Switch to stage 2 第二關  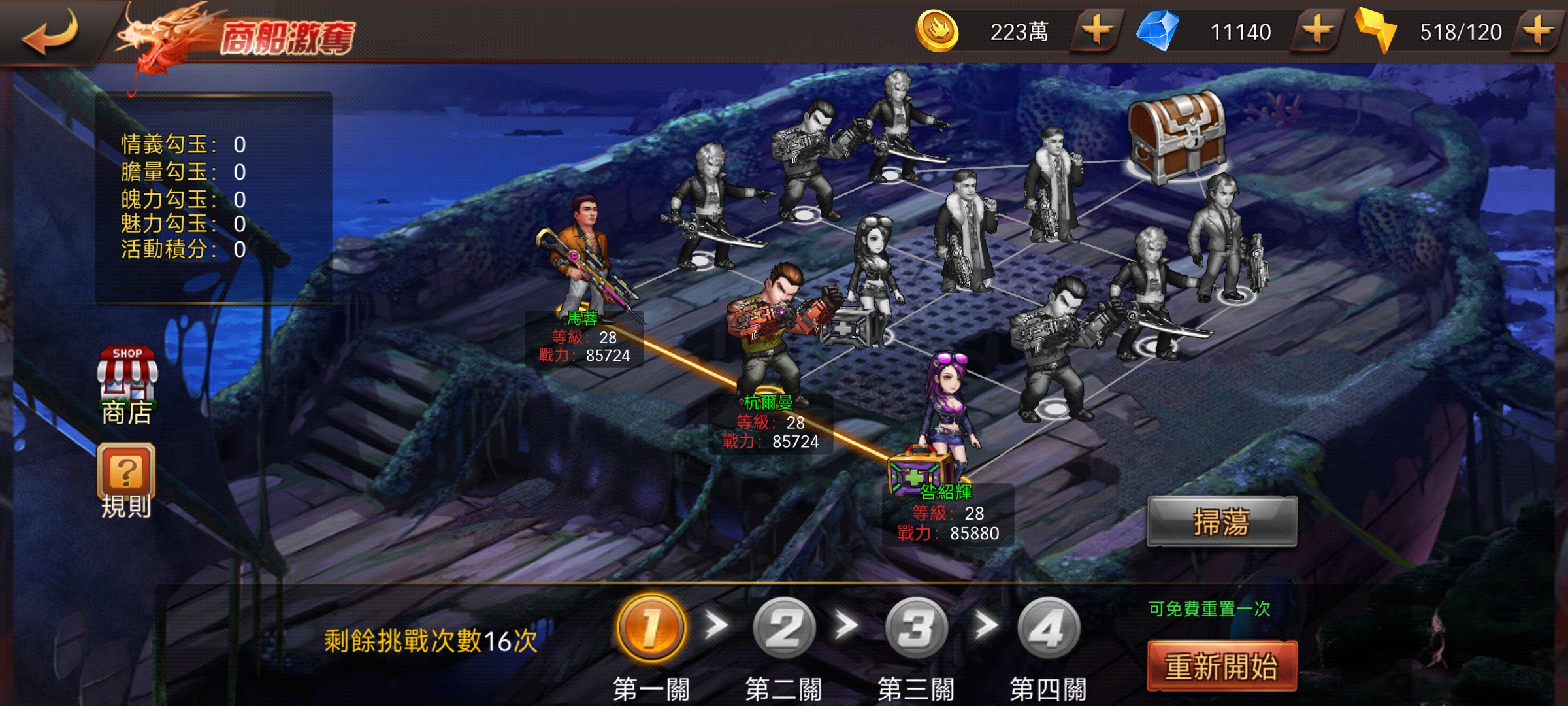pos(784,629)
